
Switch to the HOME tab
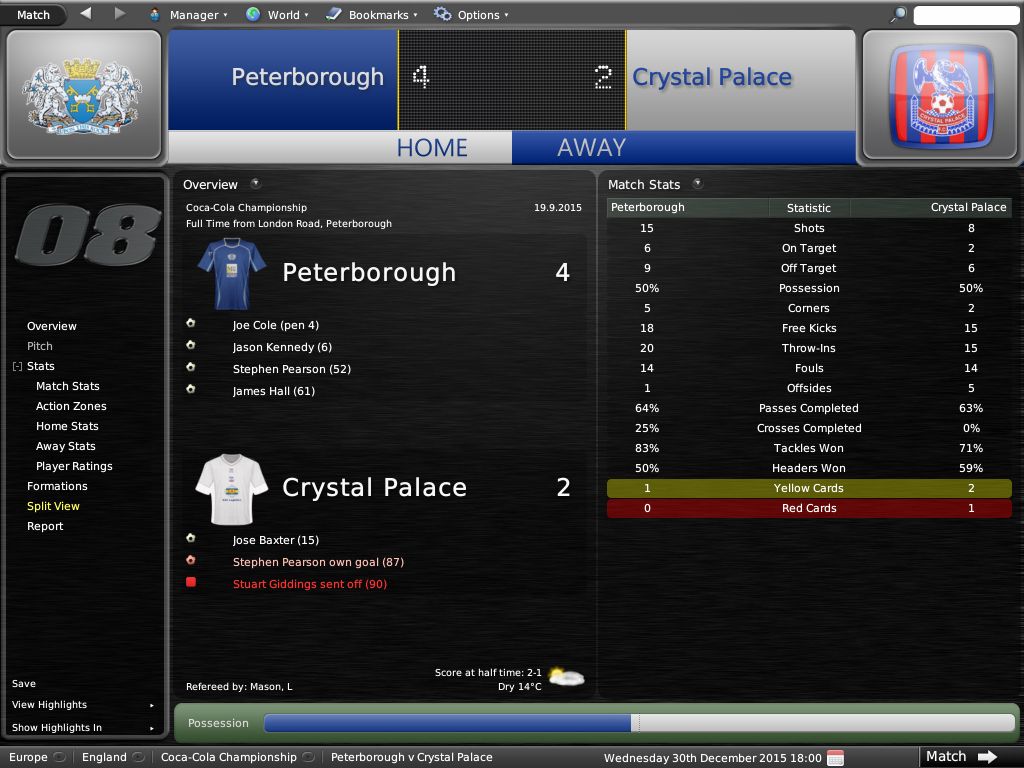tap(432, 147)
